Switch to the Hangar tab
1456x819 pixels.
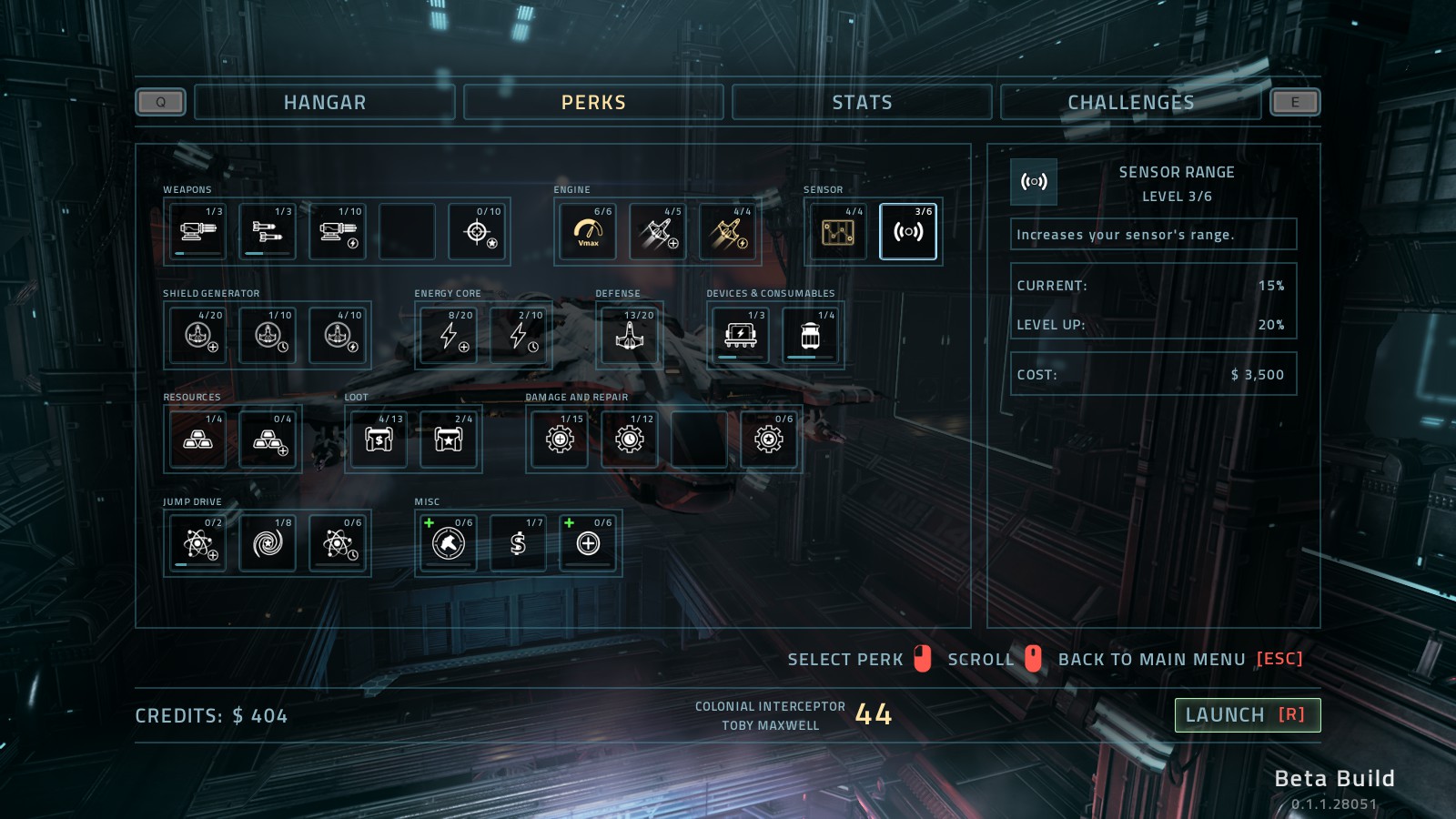click(x=324, y=102)
